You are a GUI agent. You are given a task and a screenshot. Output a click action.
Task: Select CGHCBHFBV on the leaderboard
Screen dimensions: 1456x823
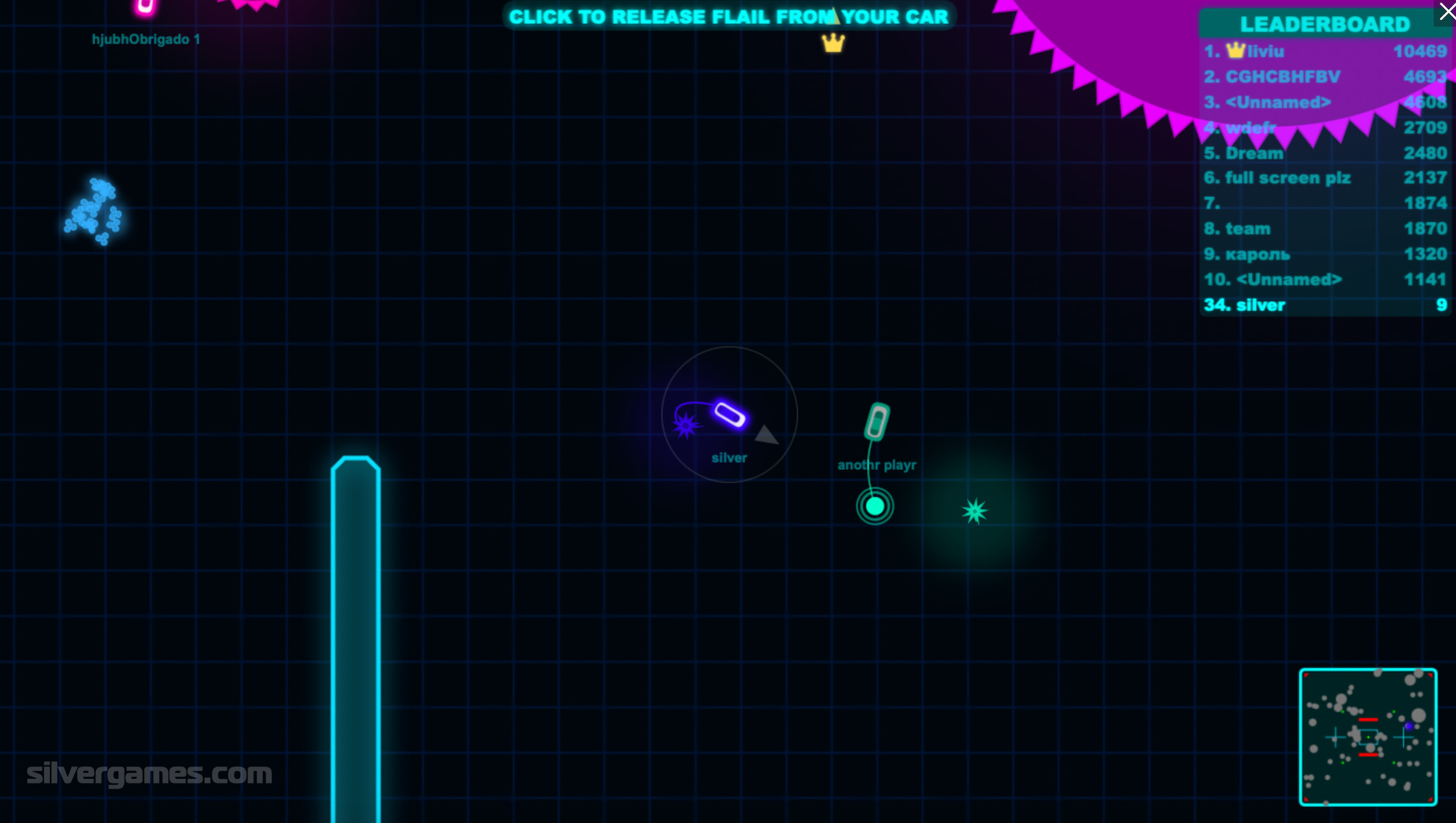point(1325,77)
